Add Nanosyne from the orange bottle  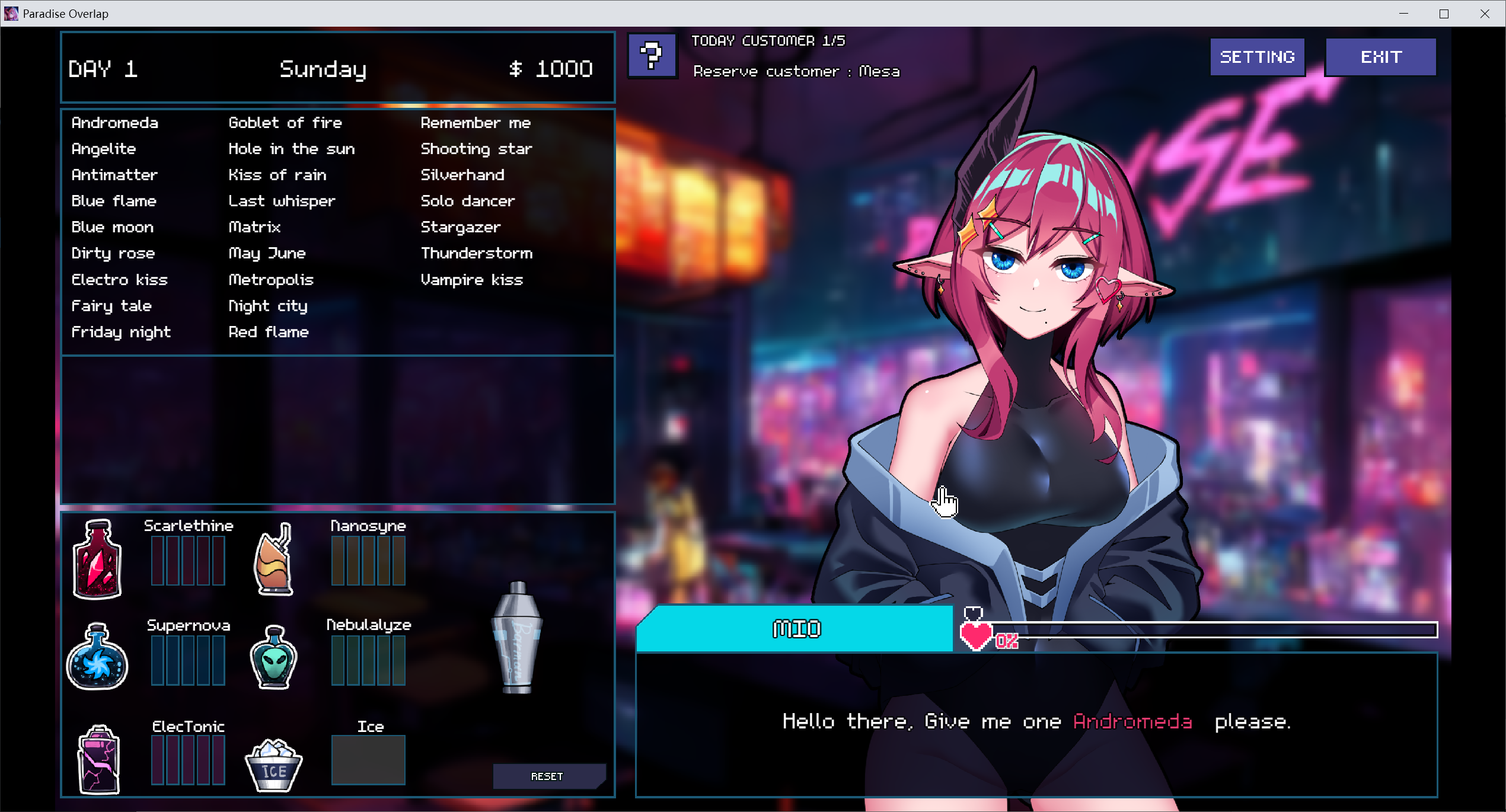click(274, 559)
